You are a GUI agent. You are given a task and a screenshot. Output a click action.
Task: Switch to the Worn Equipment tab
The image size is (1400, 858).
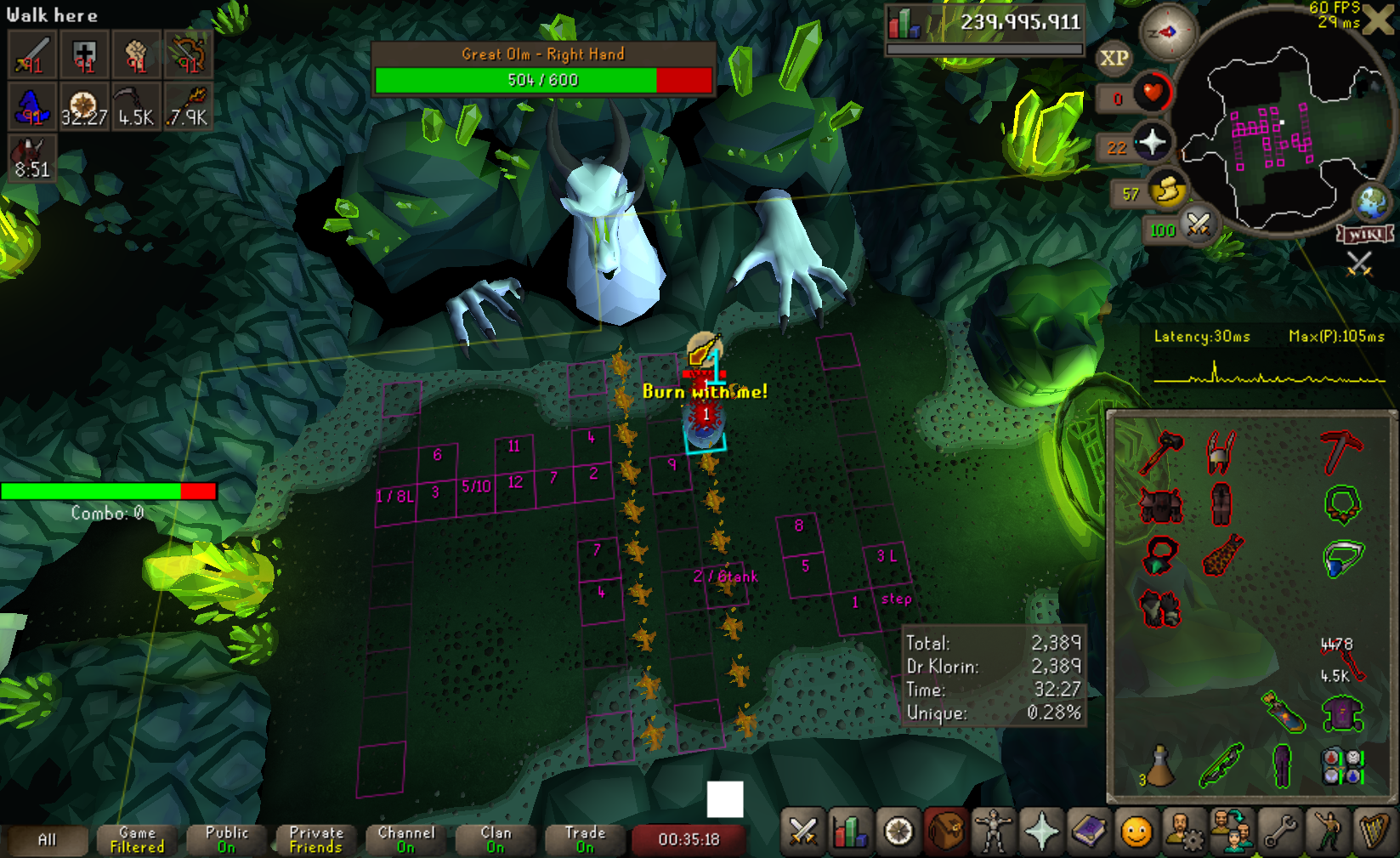[x=992, y=832]
